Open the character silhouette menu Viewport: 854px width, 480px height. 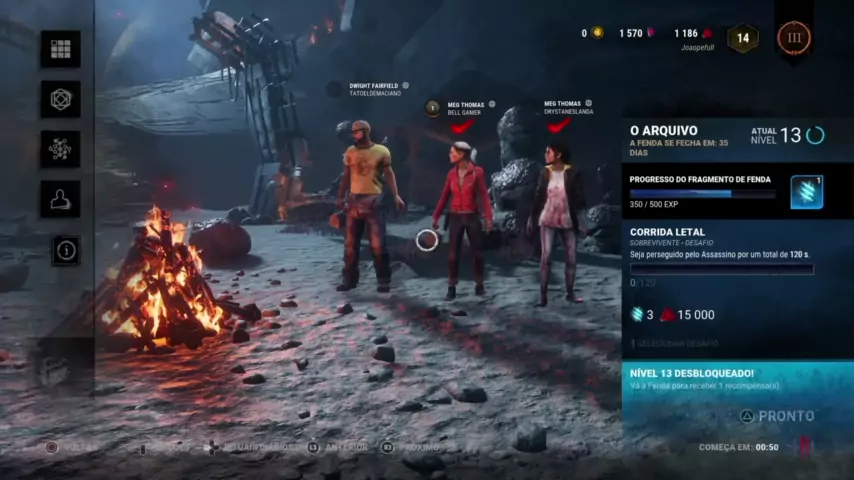coord(60,199)
